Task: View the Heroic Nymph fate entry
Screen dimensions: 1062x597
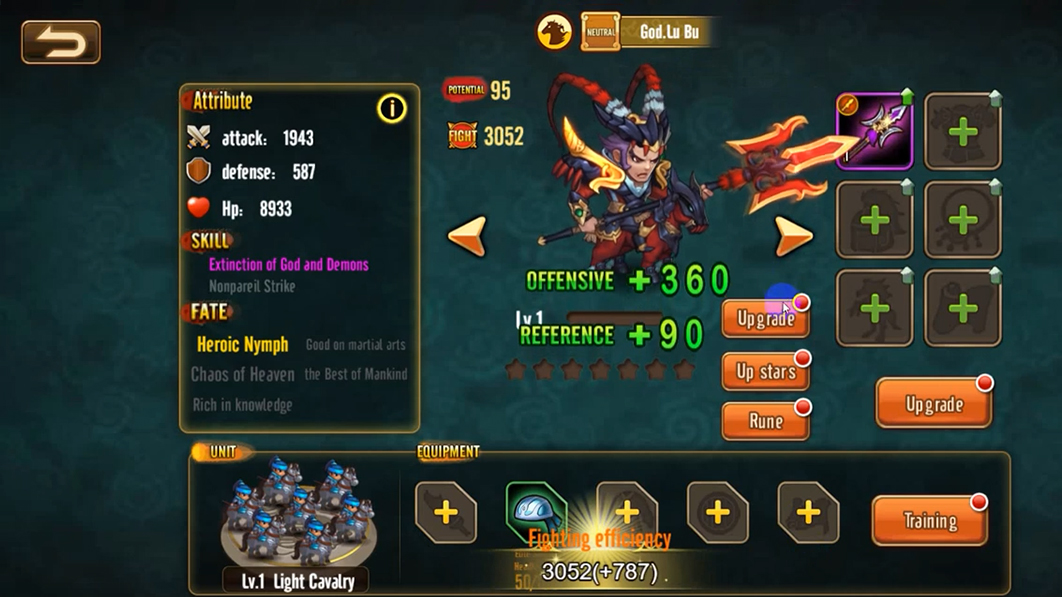Action: [x=242, y=345]
